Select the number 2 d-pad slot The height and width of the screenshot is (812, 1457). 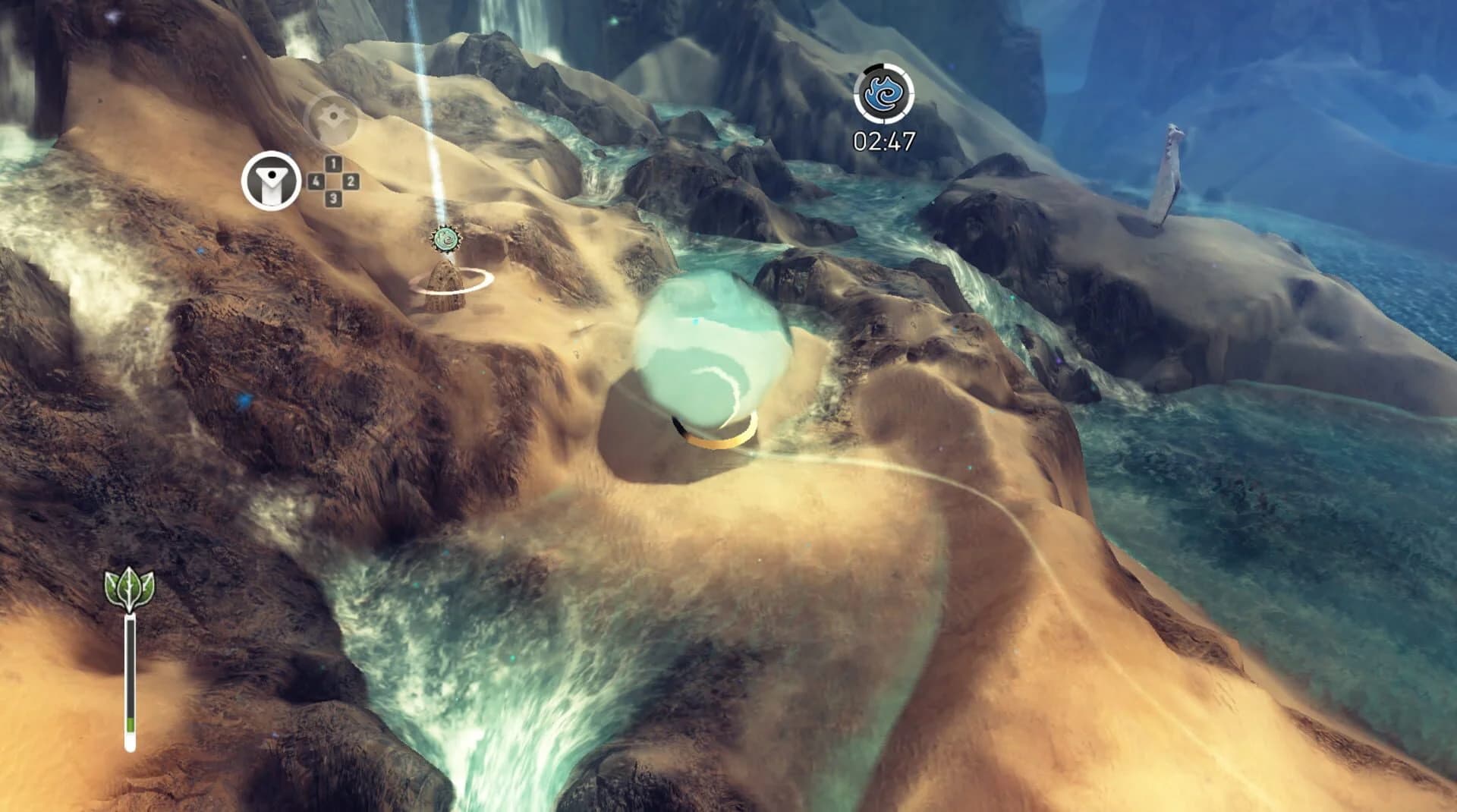(x=350, y=180)
